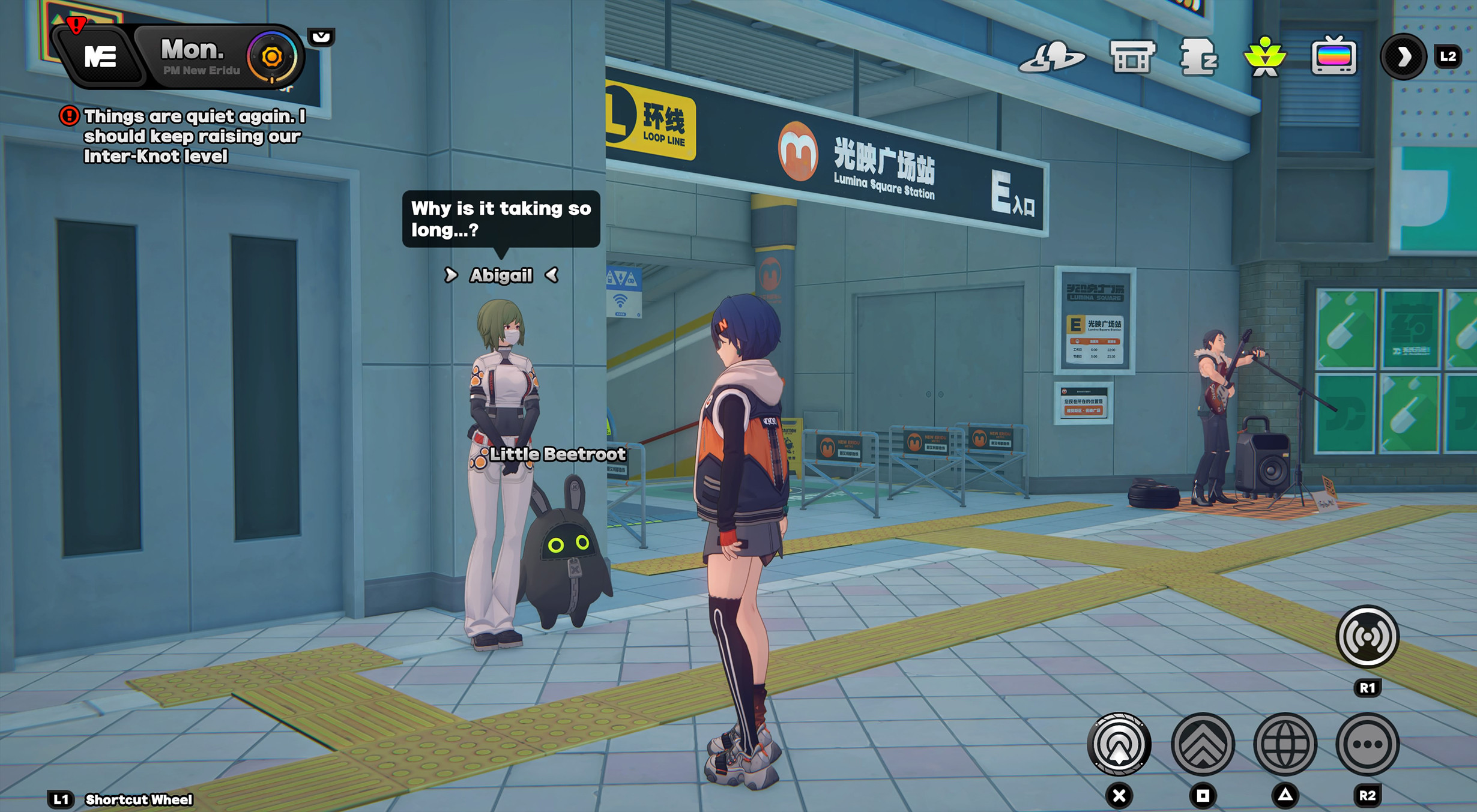Open the three-dots more options button
The height and width of the screenshot is (812, 1477).
(1367, 744)
